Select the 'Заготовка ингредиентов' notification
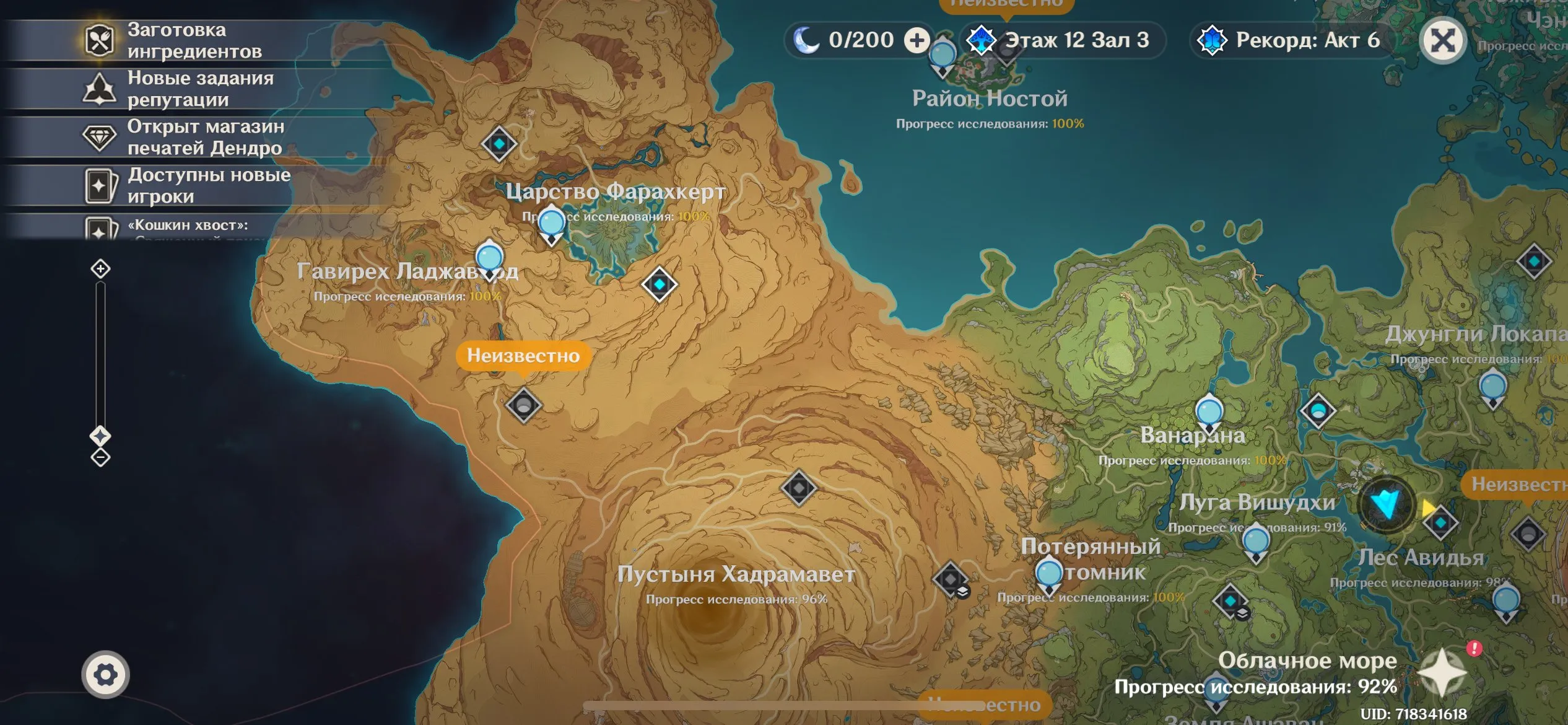1568x725 pixels. [186, 41]
